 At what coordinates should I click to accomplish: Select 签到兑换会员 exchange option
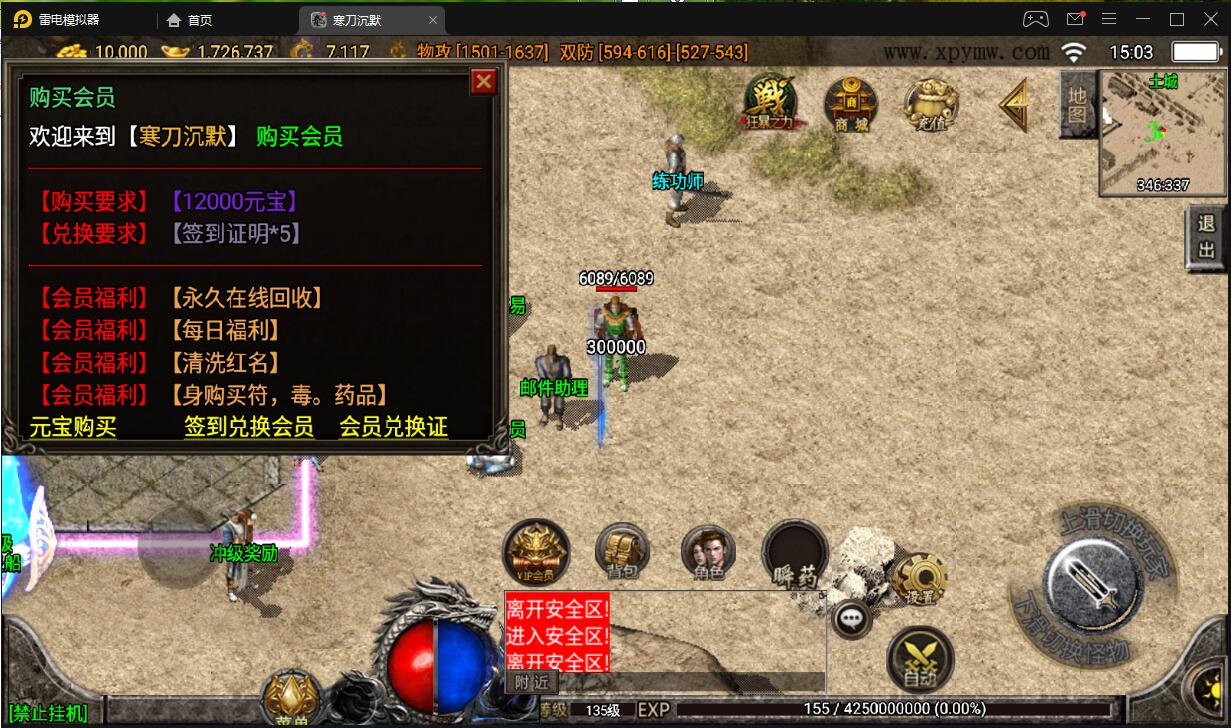(x=249, y=427)
